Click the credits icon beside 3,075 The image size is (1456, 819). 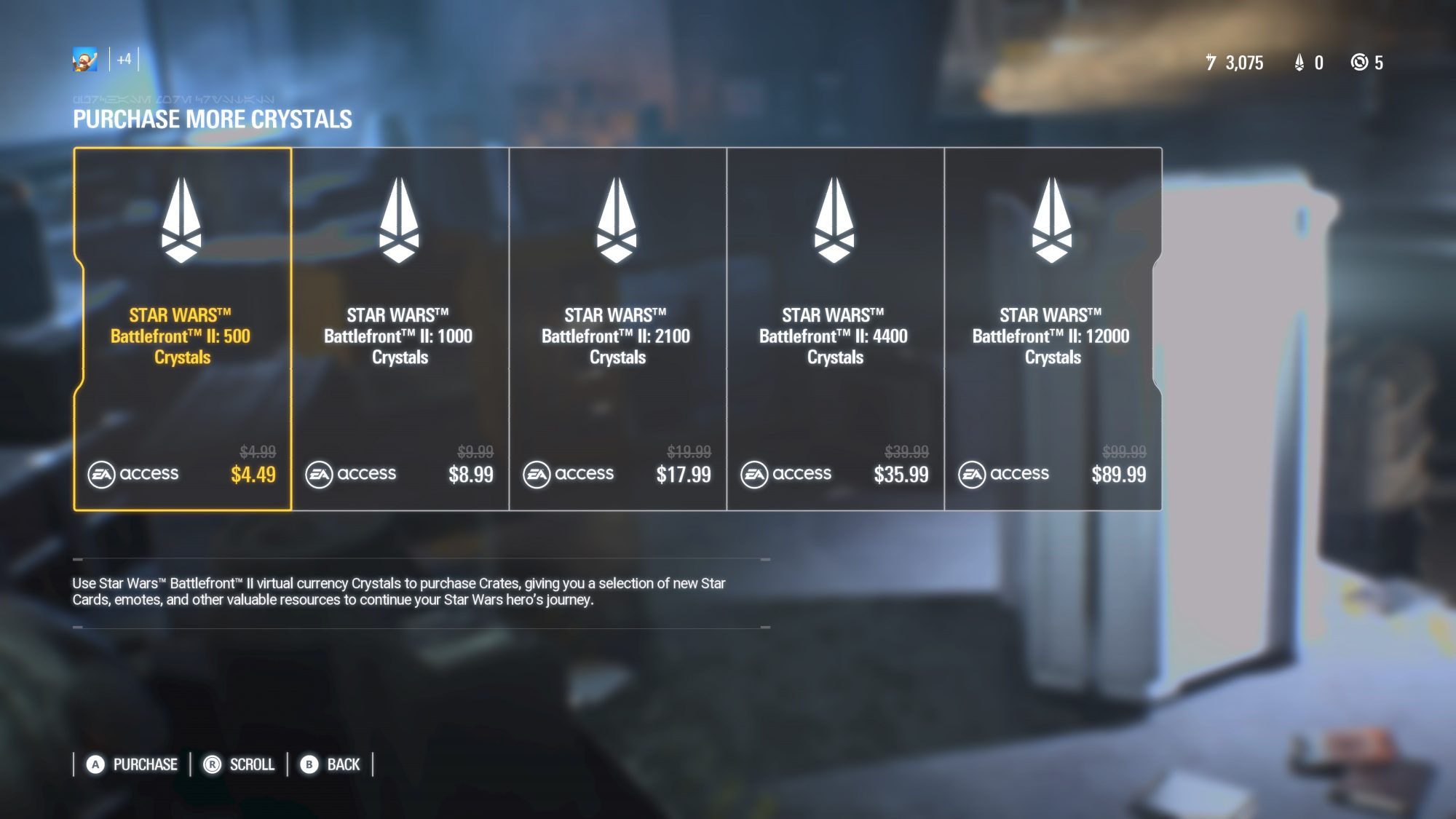coord(1211,63)
